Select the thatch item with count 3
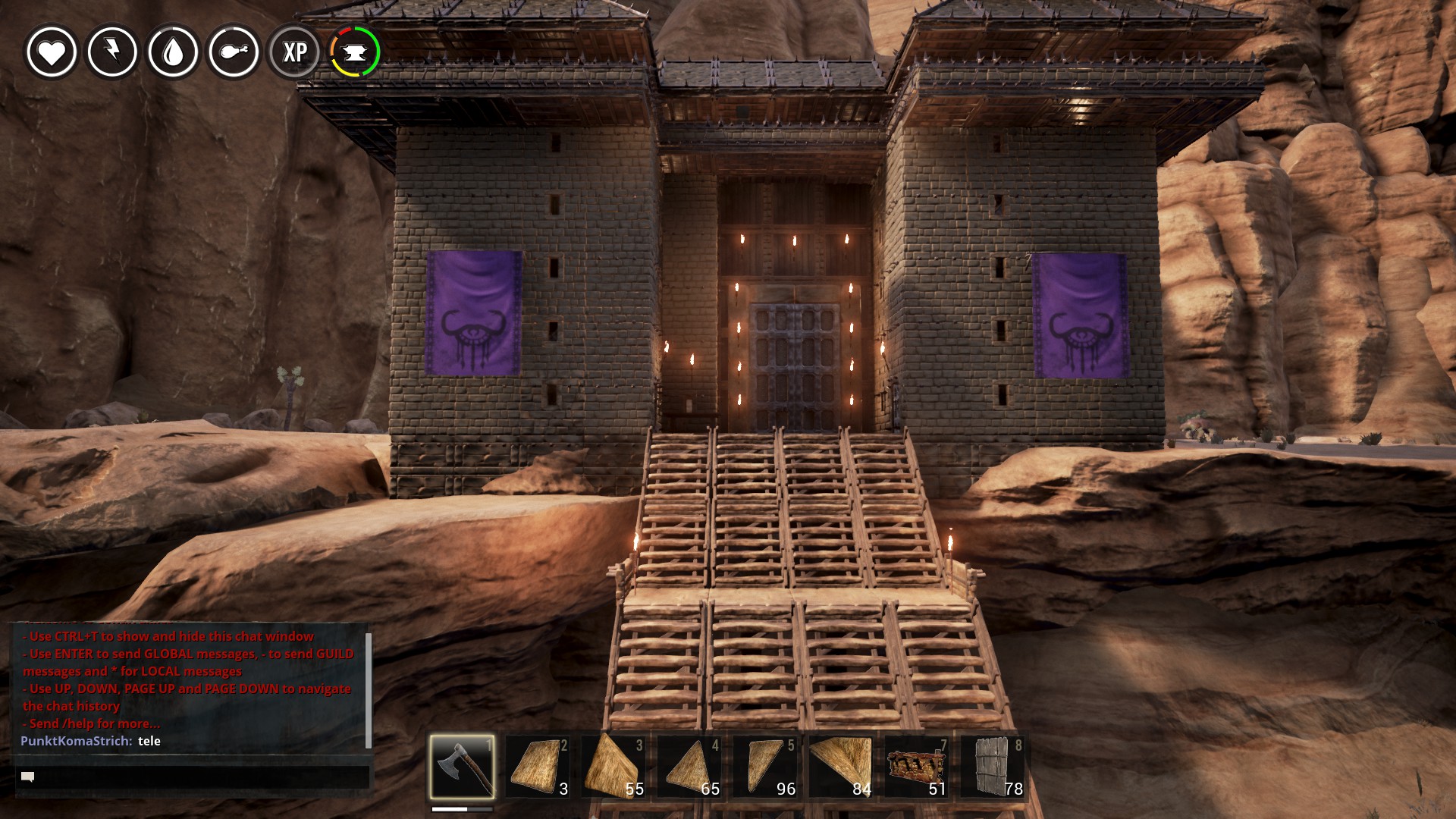Image resolution: width=1456 pixels, height=819 pixels. pyautogui.click(x=538, y=766)
